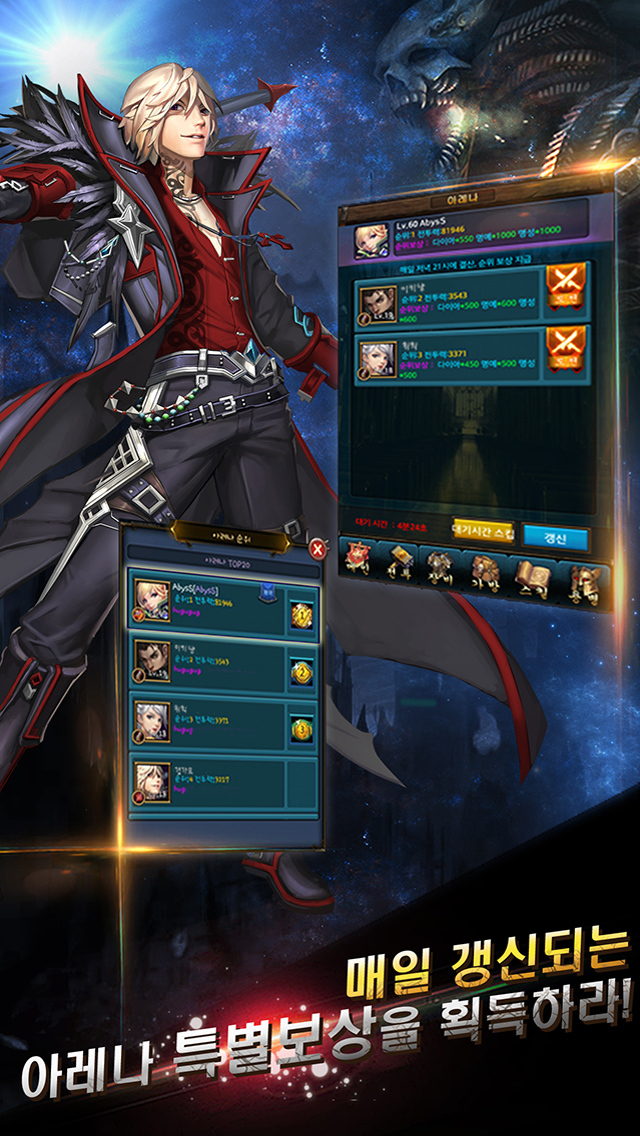
Task: Close the arena ranking popup
Action: click(x=317, y=548)
